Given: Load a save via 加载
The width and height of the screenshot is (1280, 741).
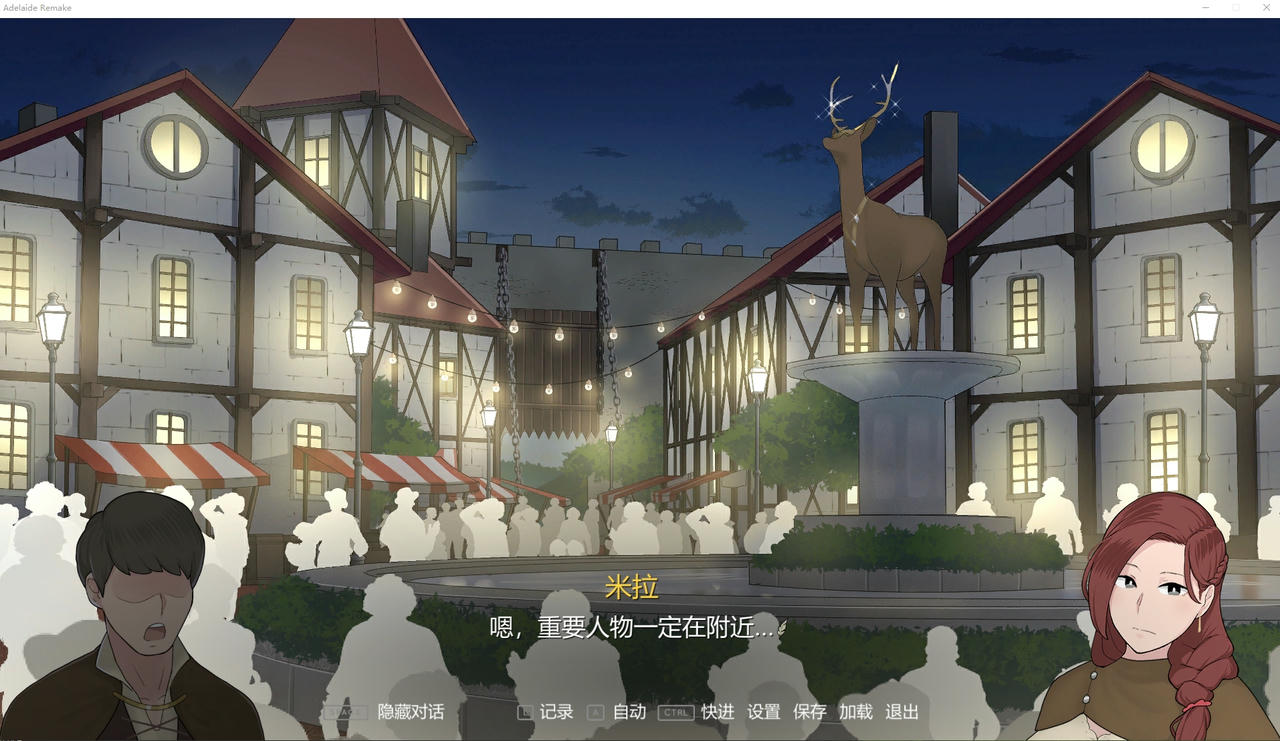Looking at the screenshot, I should point(856,713).
